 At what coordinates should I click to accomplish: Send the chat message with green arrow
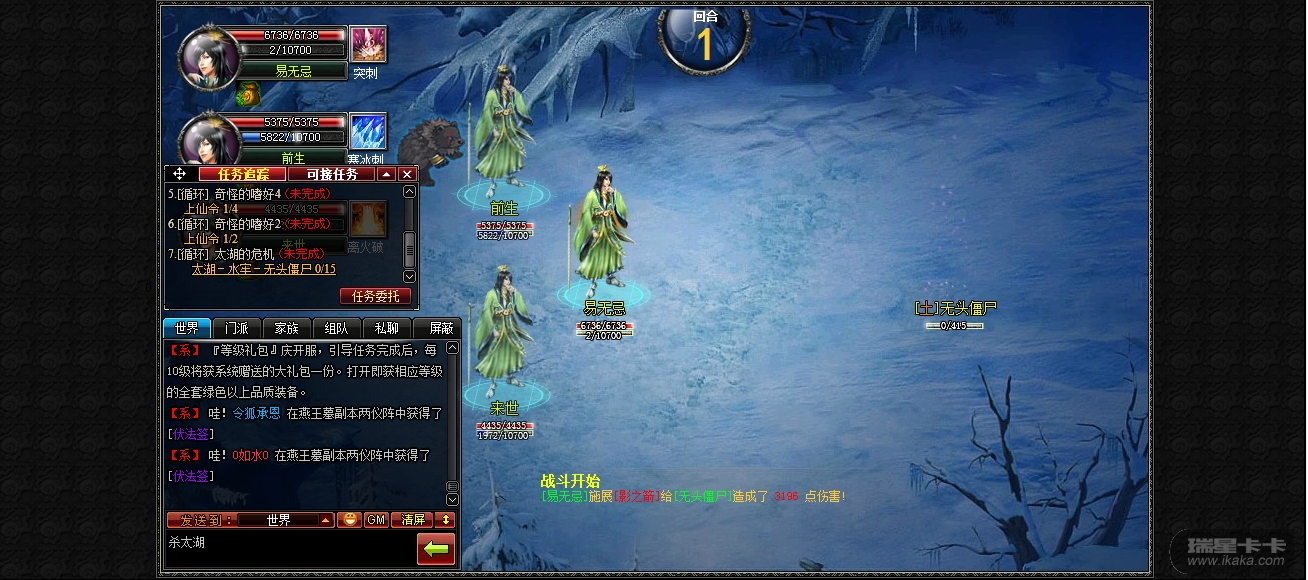click(435, 548)
